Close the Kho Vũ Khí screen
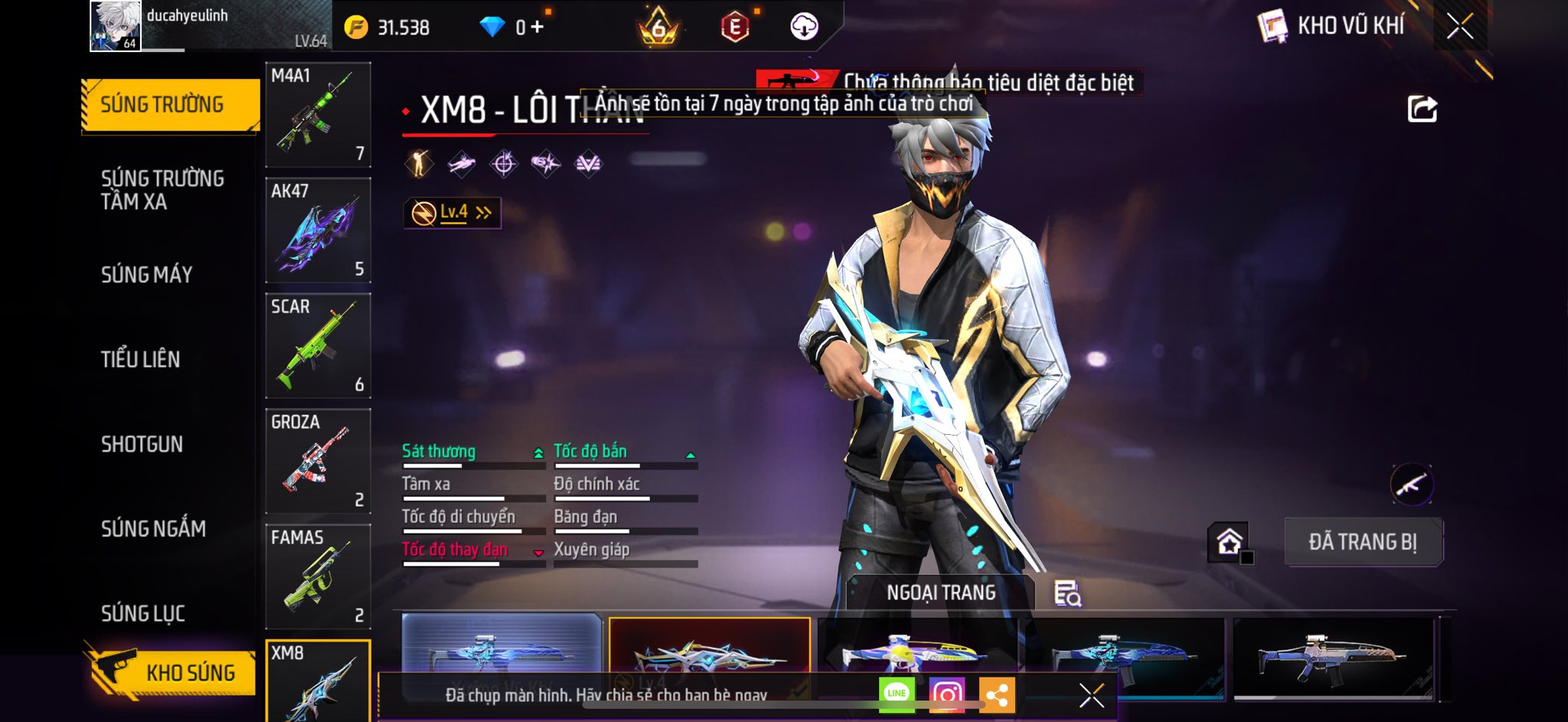1568x722 pixels. tap(1459, 27)
